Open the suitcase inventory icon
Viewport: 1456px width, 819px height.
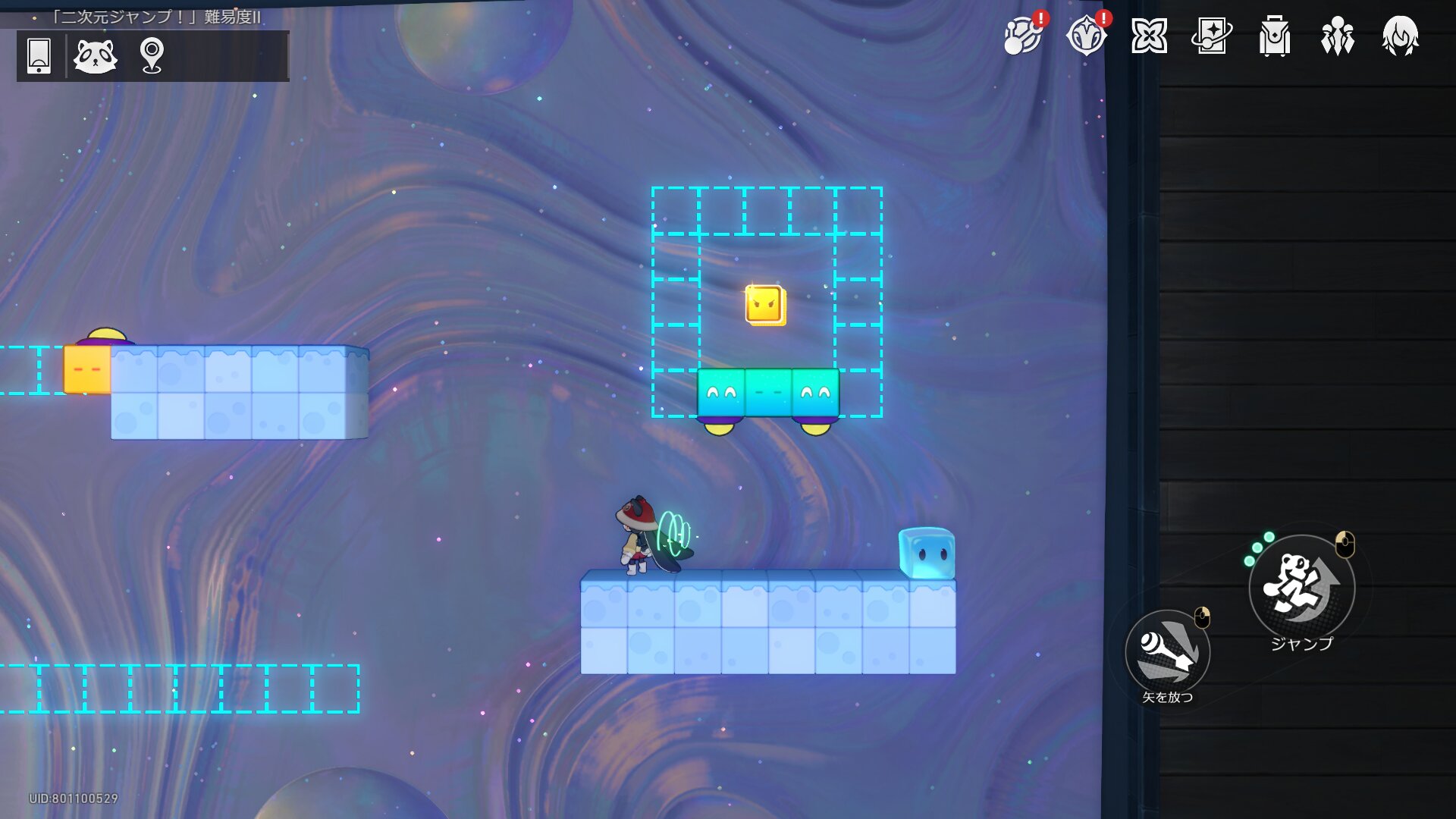pyautogui.click(x=1275, y=36)
